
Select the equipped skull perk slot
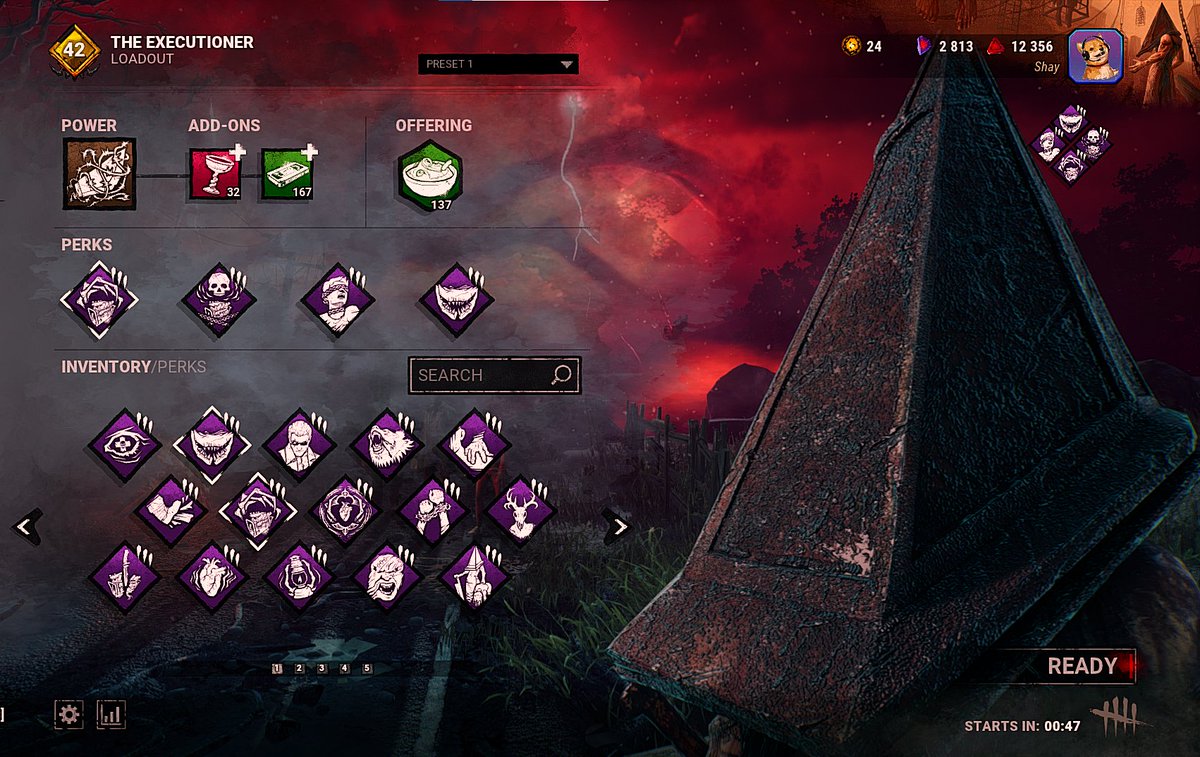pyautogui.click(x=219, y=299)
